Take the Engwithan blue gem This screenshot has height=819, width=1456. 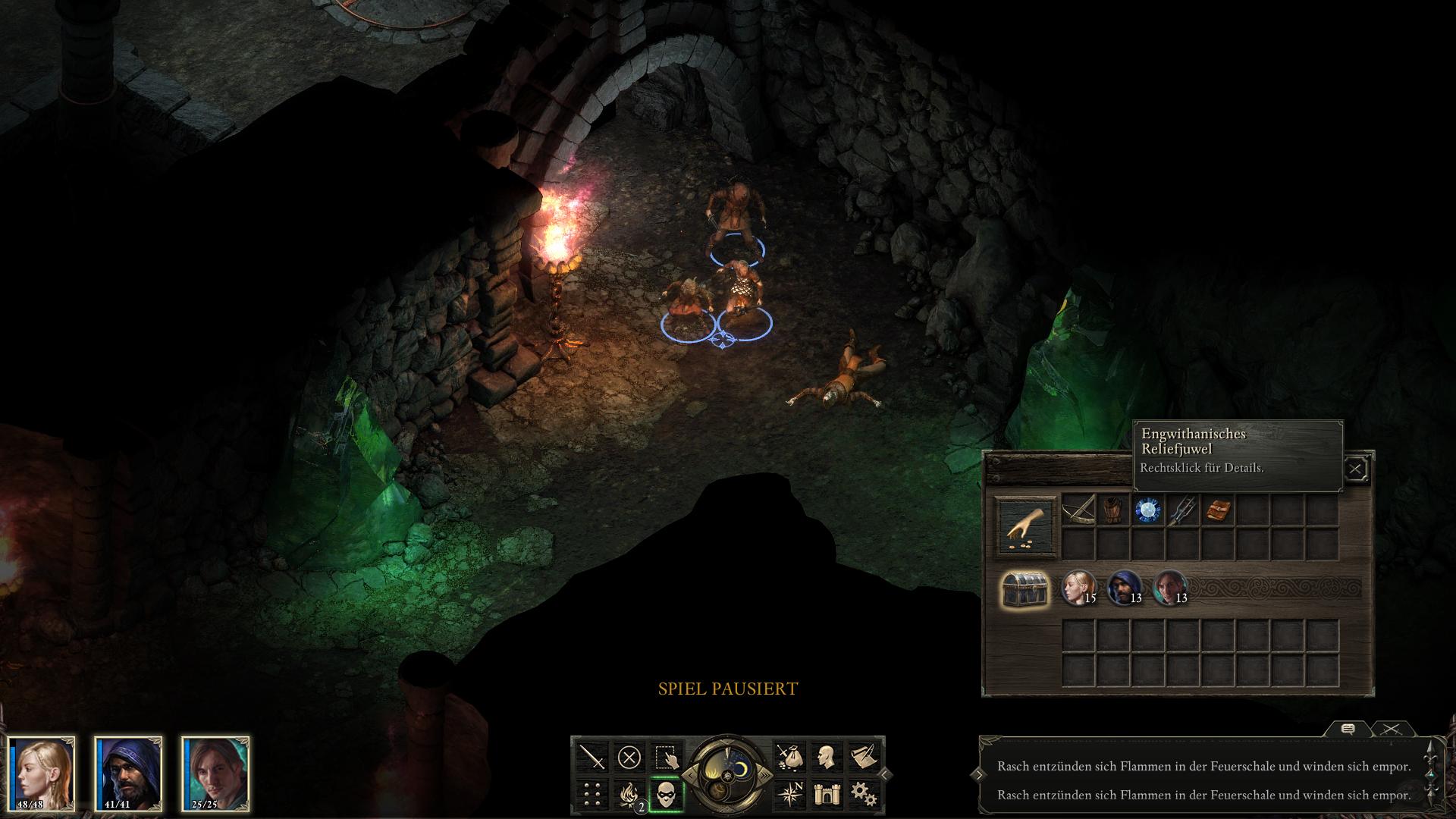pyautogui.click(x=1148, y=510)
